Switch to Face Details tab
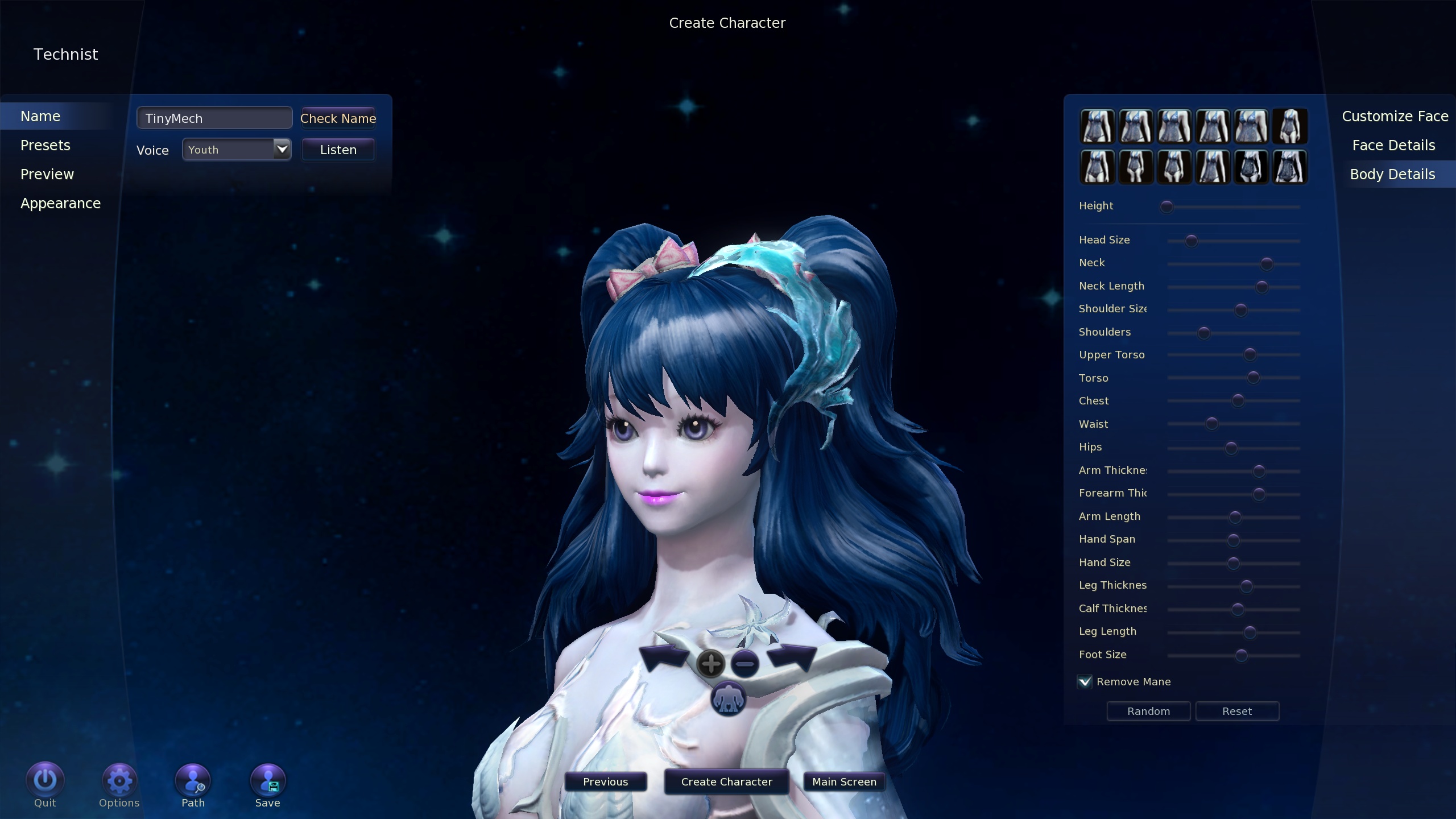The width and height of the screenshot is (1456, 819). click(x=1393, y=146)
